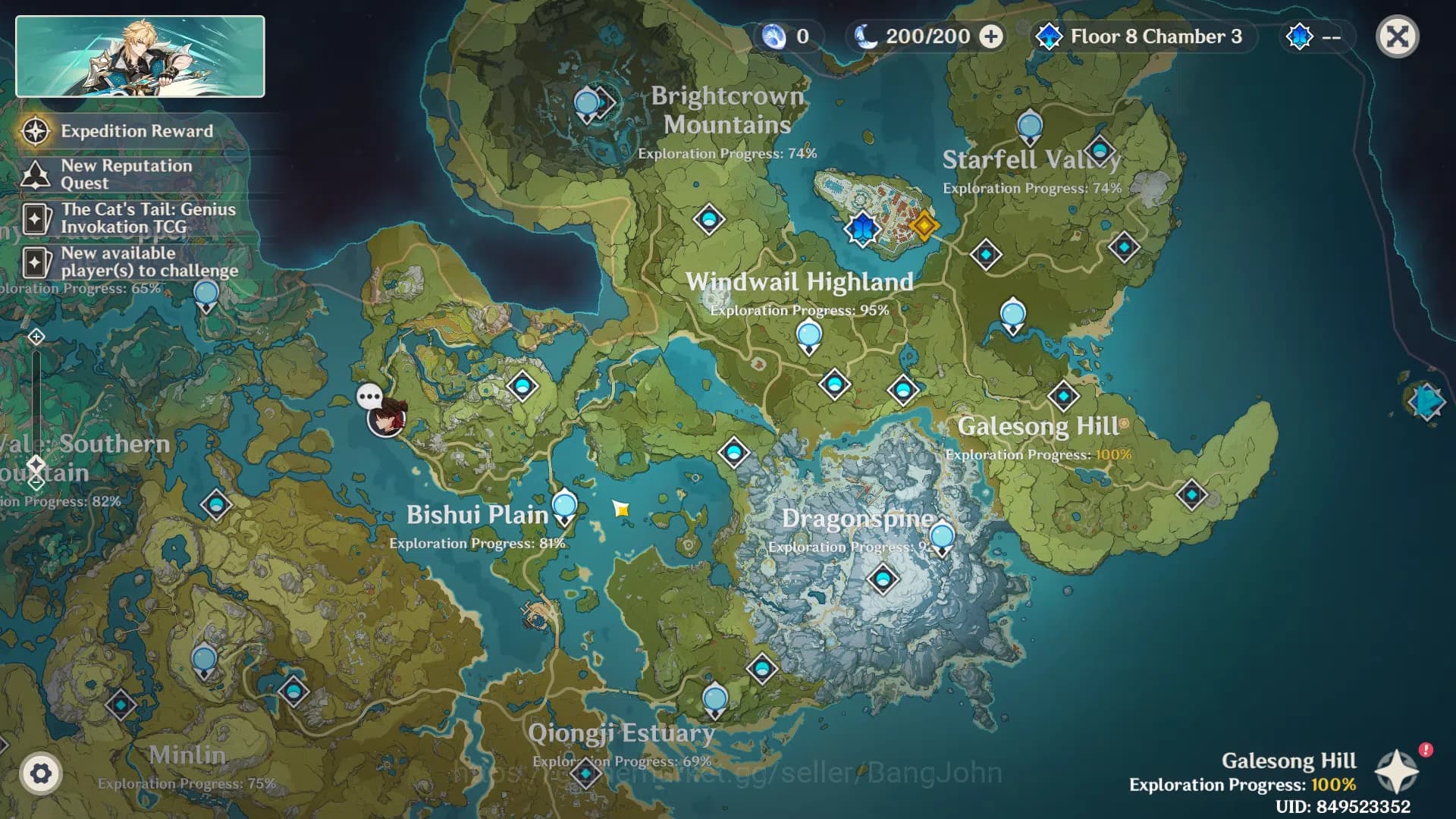The image size is (1456, 819).
Task: Click the zoom-in button on map slider
Action: [36, 337]
